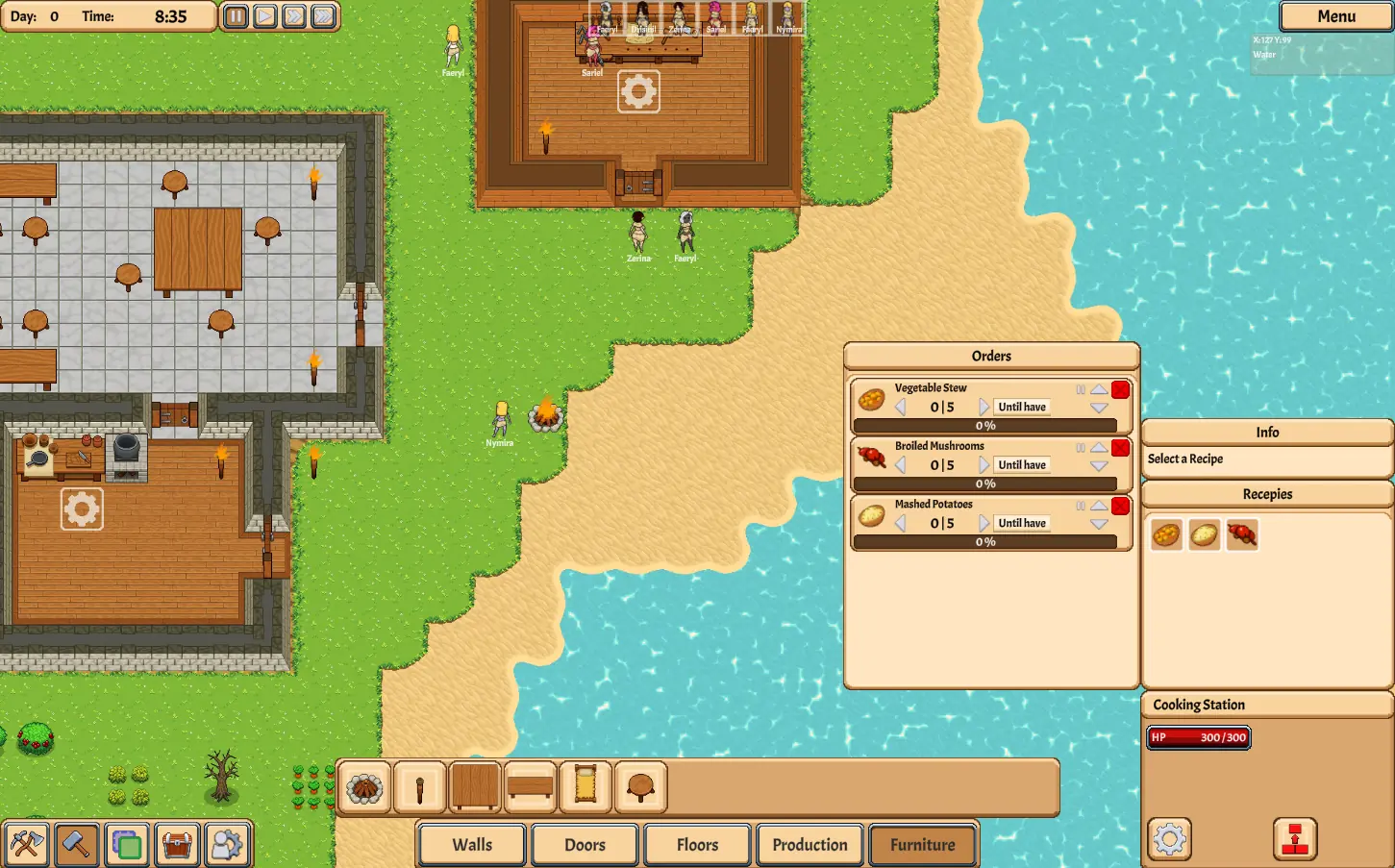Viewport: 1395px width, 868px height.
Task: Pick the bed furniture item
Action: click(585, 788)
